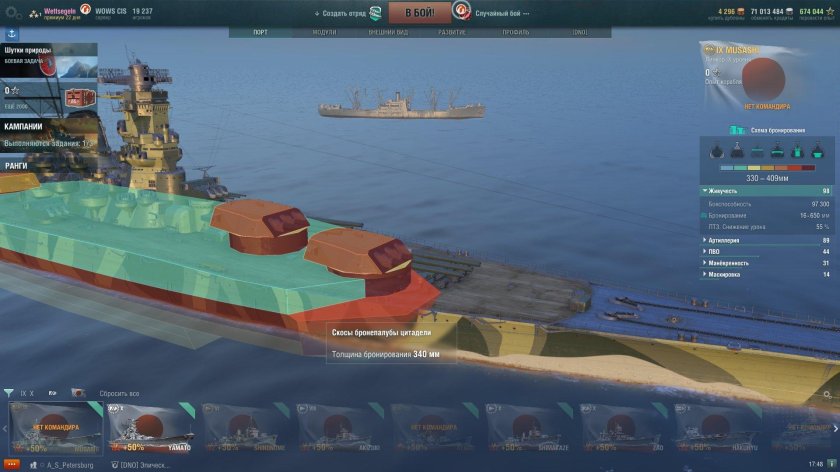840x472 pixels.
Task: Start the battle with В БОЙ! button
Action: coord(419,12)
